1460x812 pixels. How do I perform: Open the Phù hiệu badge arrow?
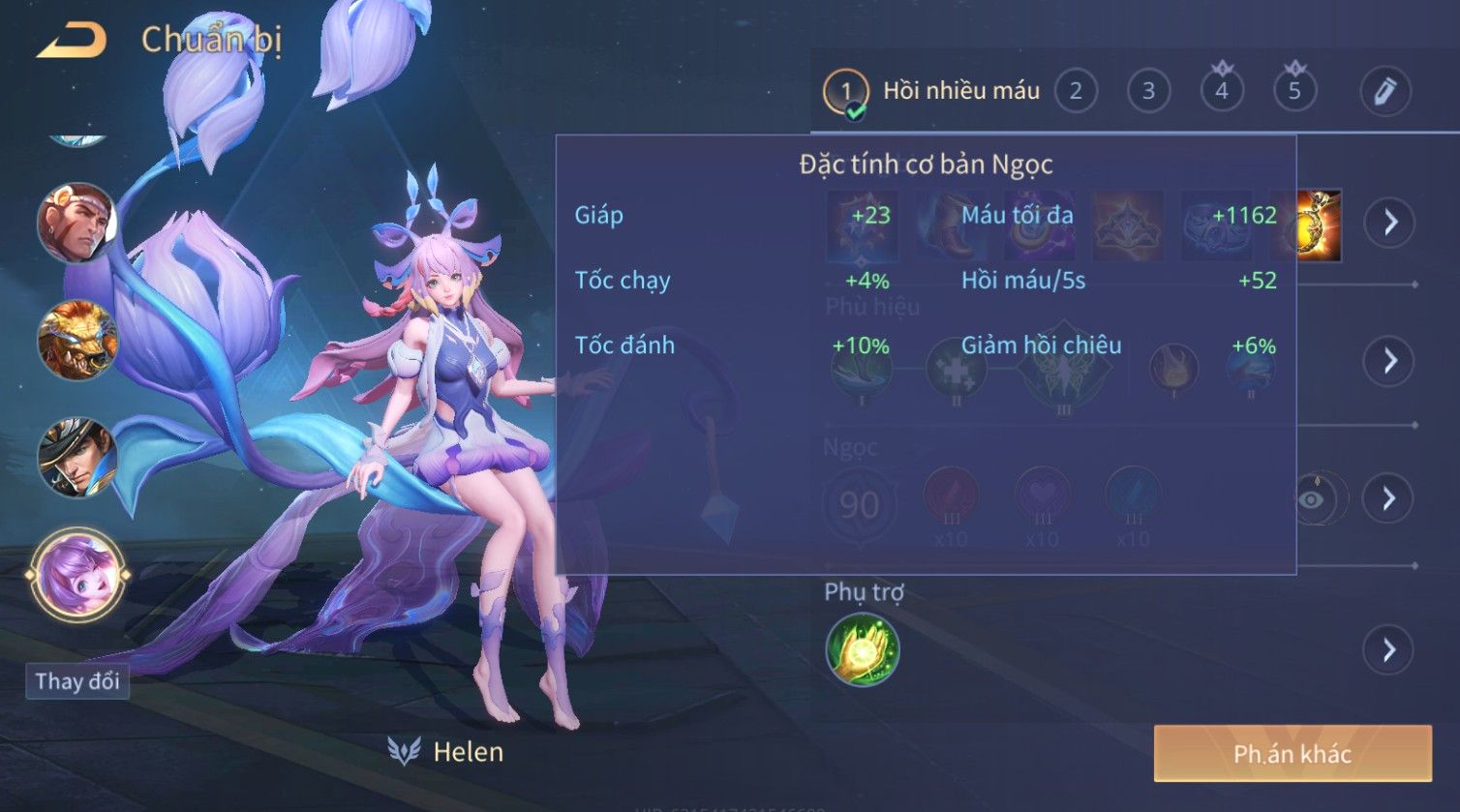pyautogui.click(x=1390, y=361)
